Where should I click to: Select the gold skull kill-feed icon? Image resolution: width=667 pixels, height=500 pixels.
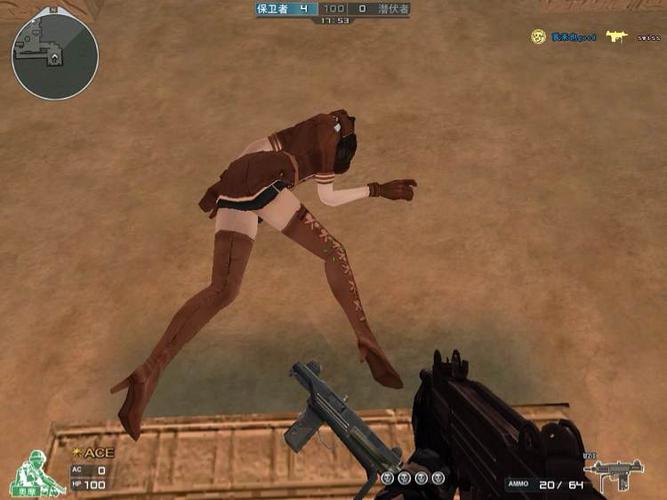[538, 36]
